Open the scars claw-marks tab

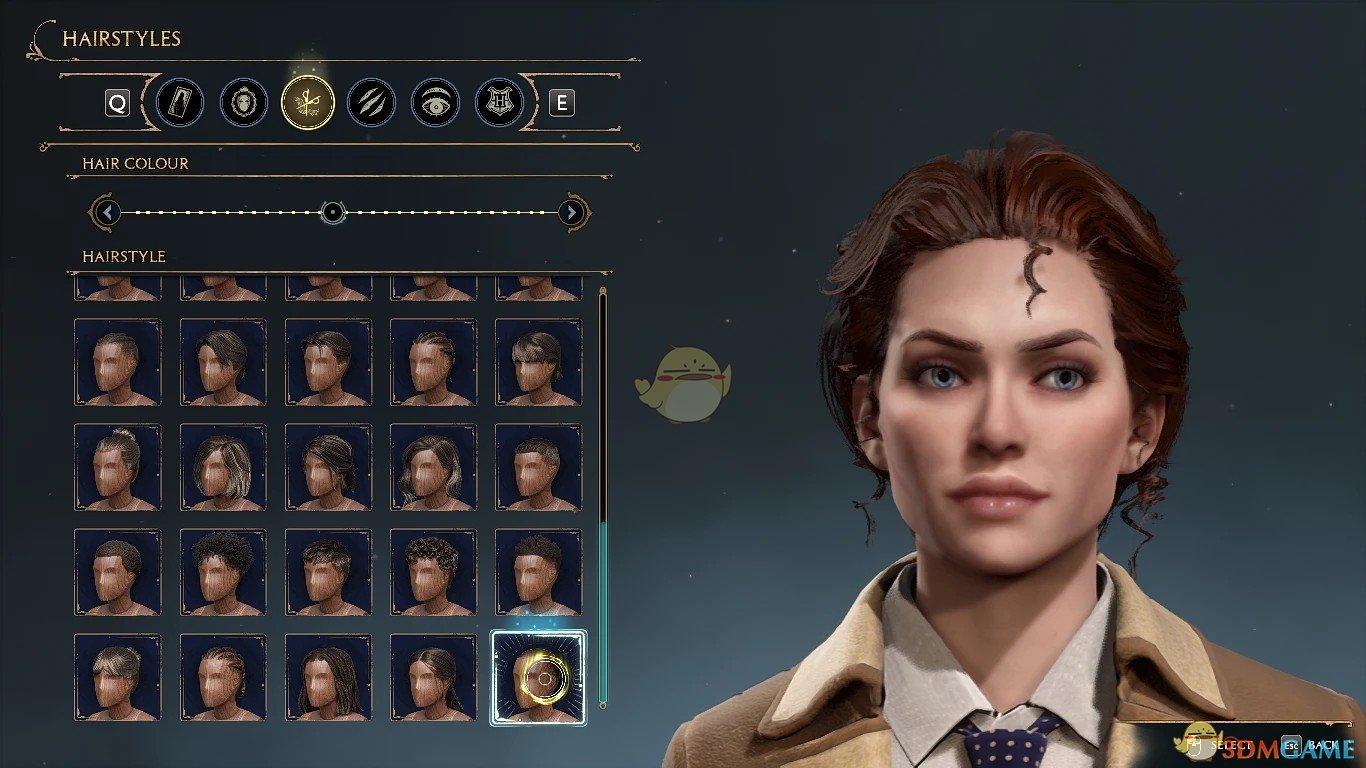point(371,103)
